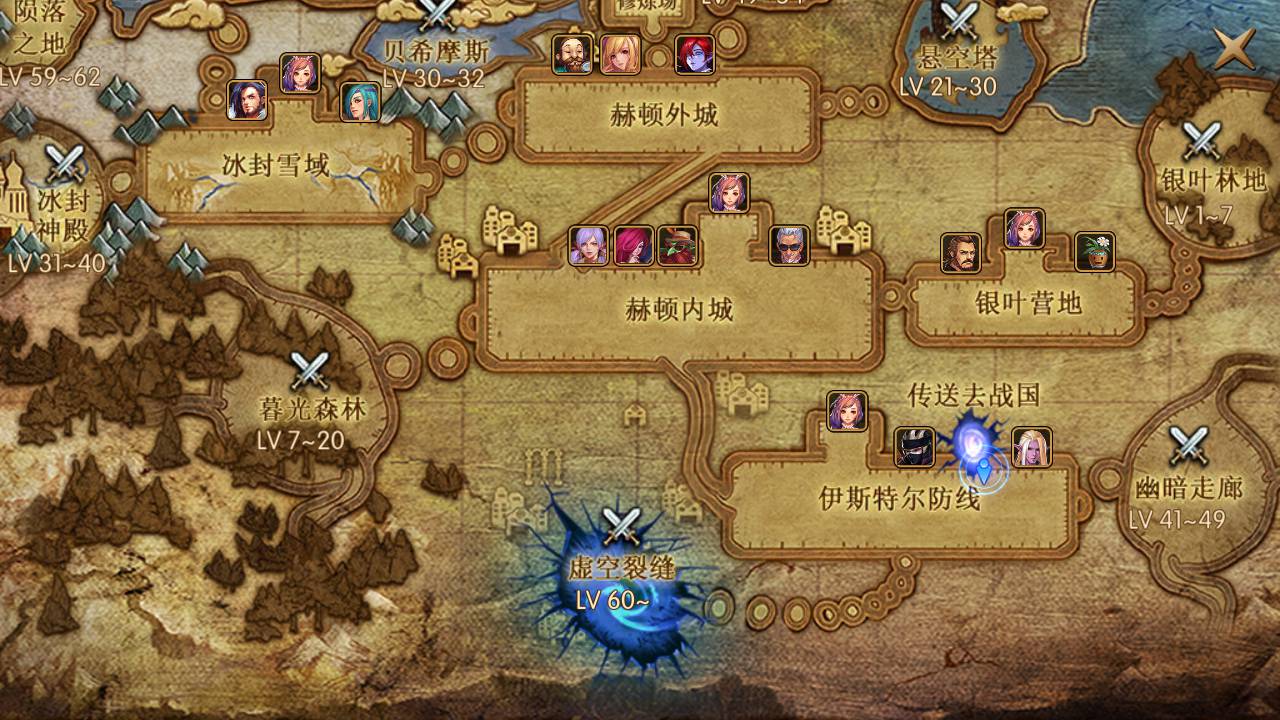Select the blue-skinned red-haired NPC portrait
The width and height of the screenshot is (1280, 720).
(x=694, y=55)
